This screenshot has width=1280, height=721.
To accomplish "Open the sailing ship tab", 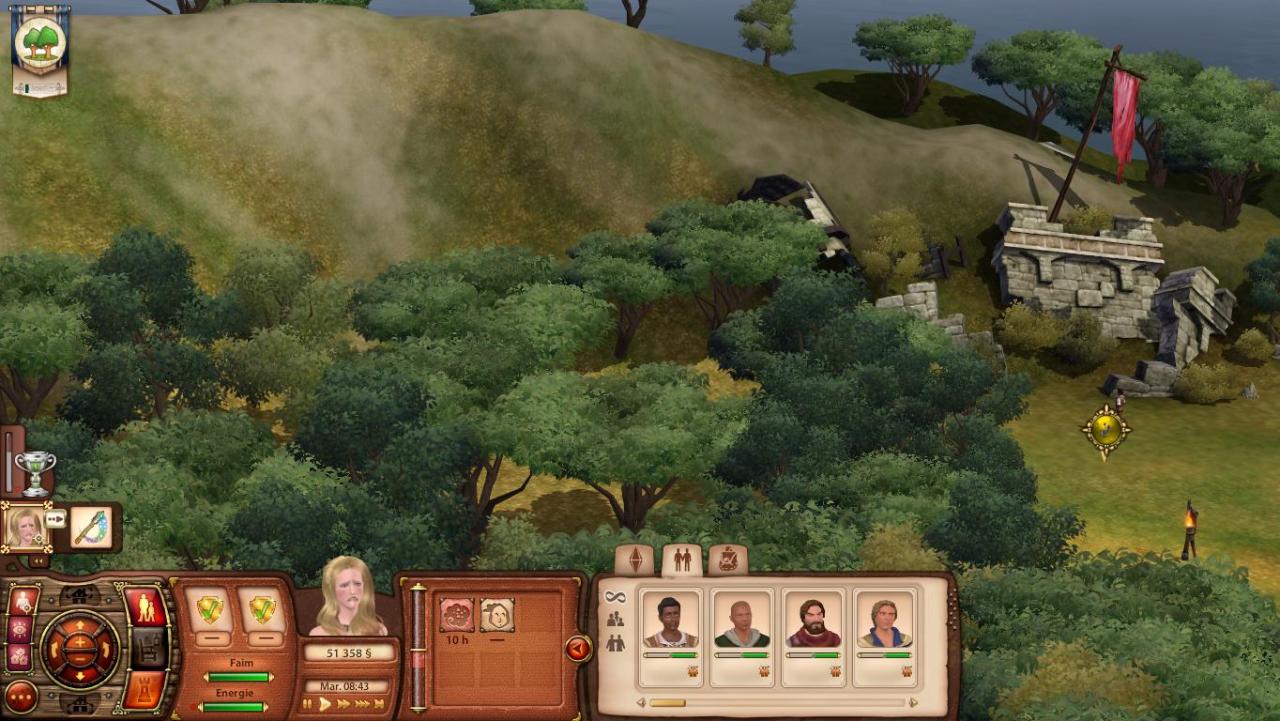I will [x=728, y=560].
